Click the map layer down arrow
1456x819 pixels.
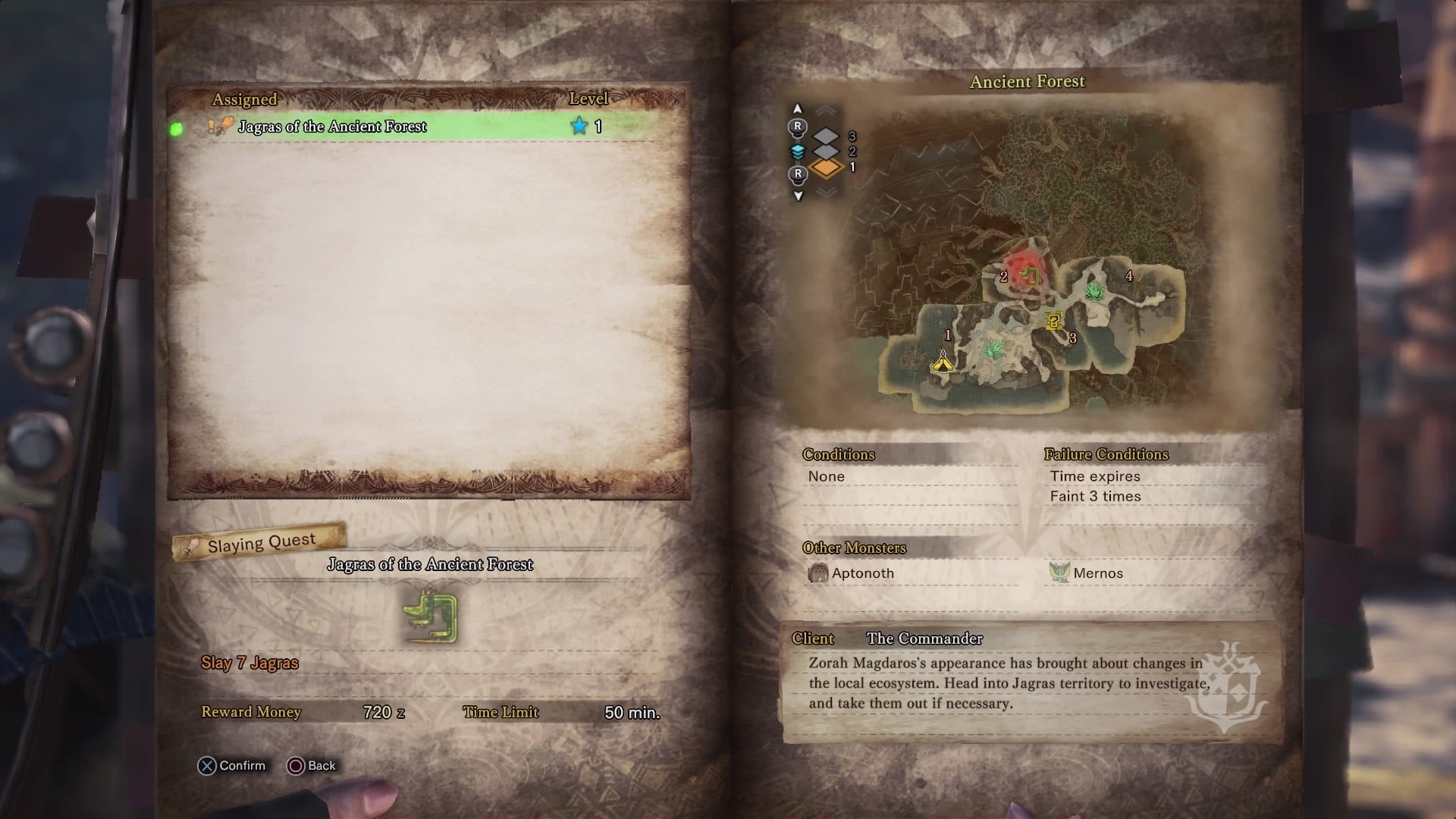tap(798, 196)
